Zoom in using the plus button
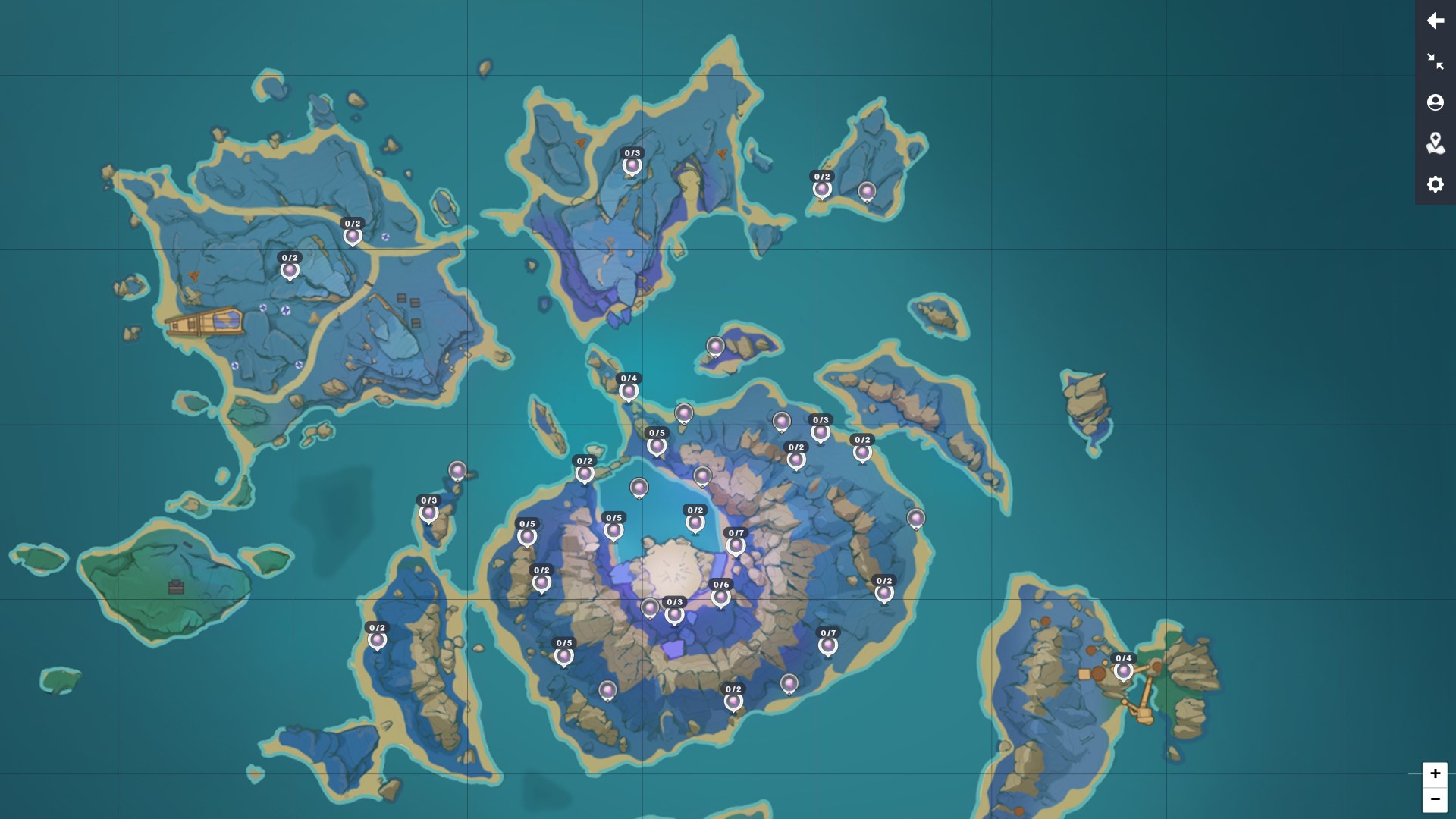 (x=1436, y=773)
